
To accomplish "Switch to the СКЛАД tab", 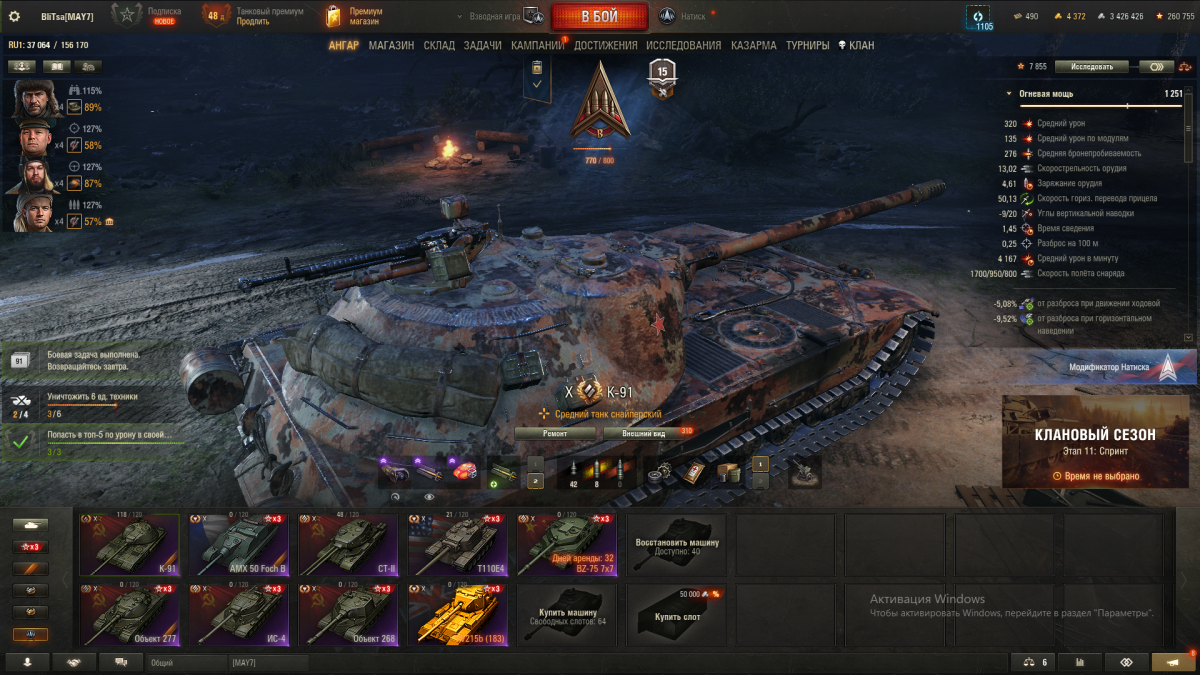I will coord(439,45).
